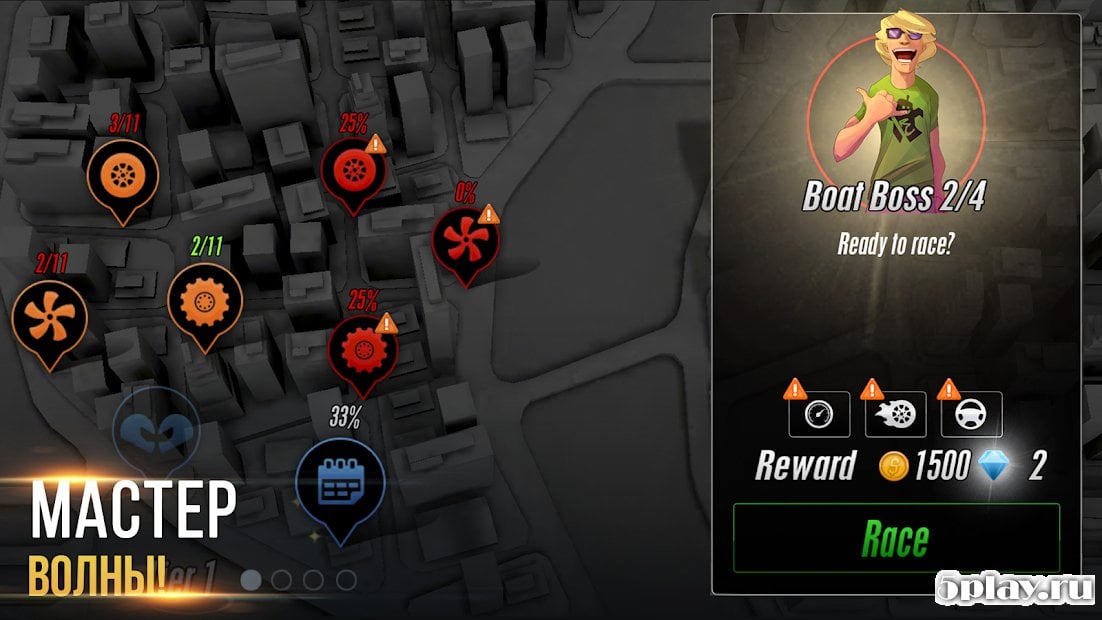The width and height of the screenshot is (1102, 620).
Task: Click the speedometer stat icon
Action: [819, 413]
